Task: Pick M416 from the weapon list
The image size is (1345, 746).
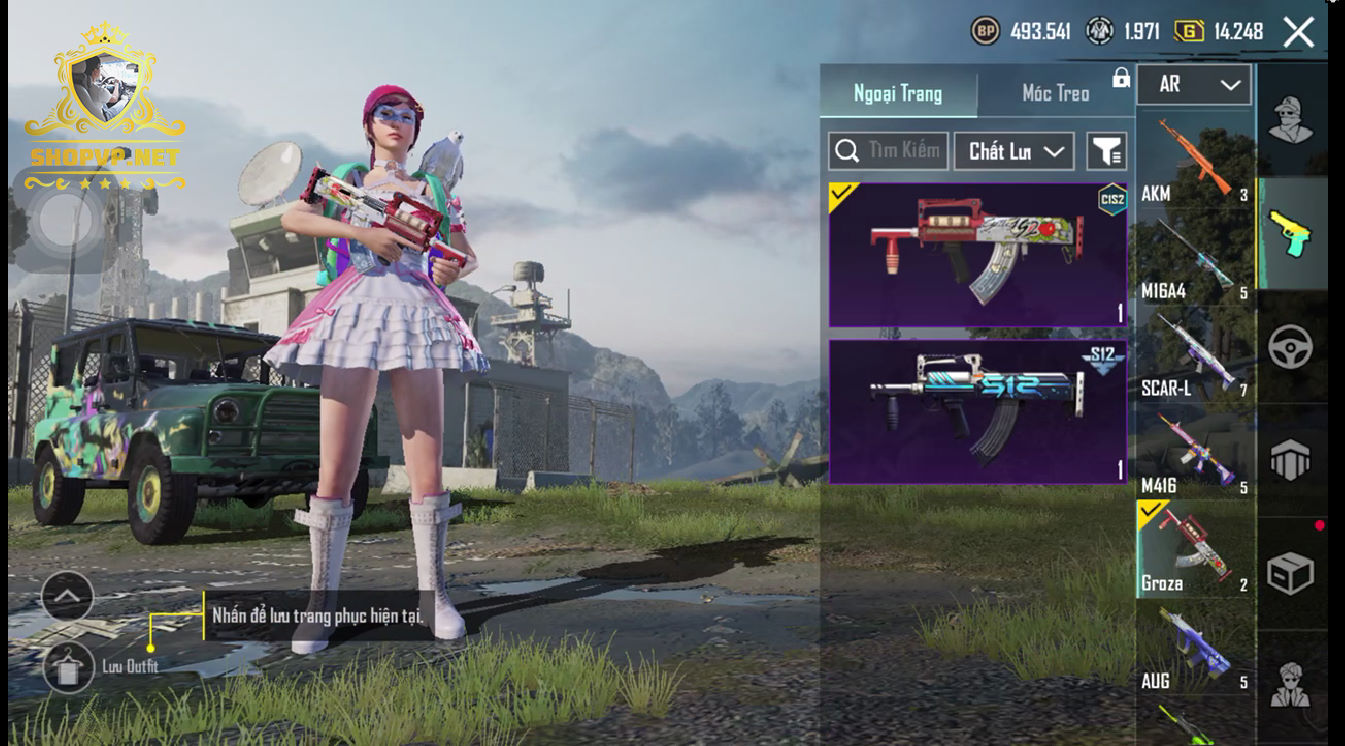Action: pyautogui.click(x=1195, y=453)
